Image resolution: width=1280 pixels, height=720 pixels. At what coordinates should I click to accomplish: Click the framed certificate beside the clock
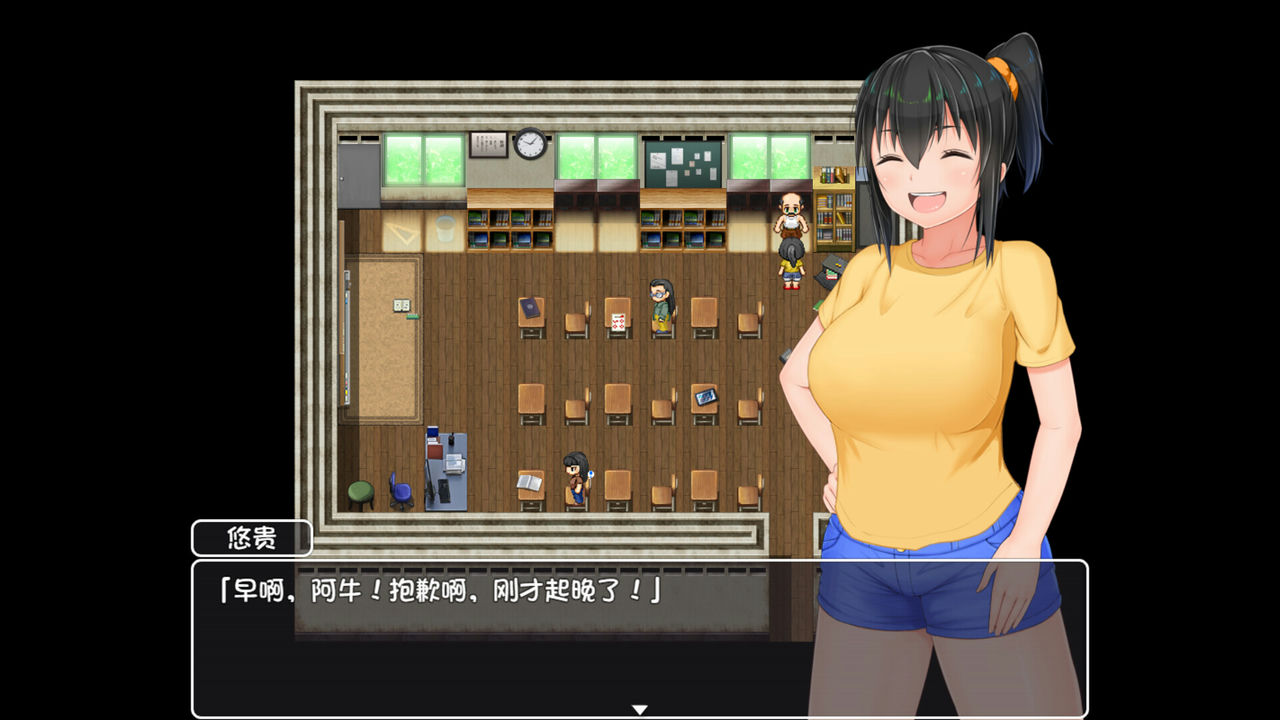[488, 145]
